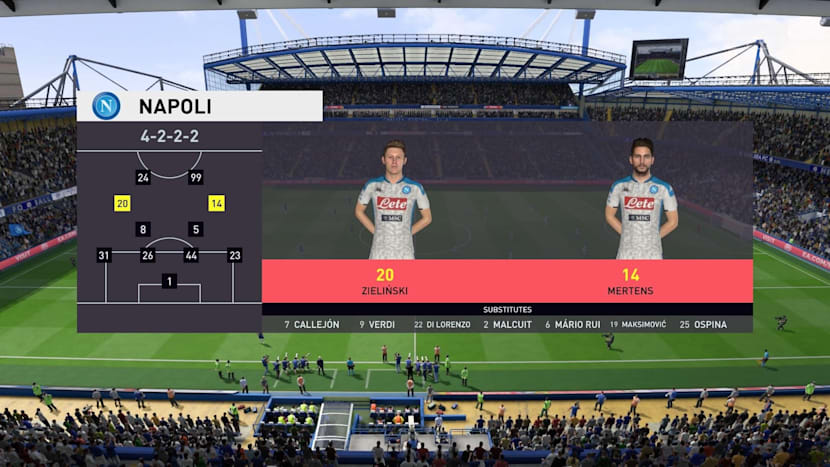Select substitute Callejón in the list
The width and height of the screenshot is (830, 467).
[x=312, y=324]
